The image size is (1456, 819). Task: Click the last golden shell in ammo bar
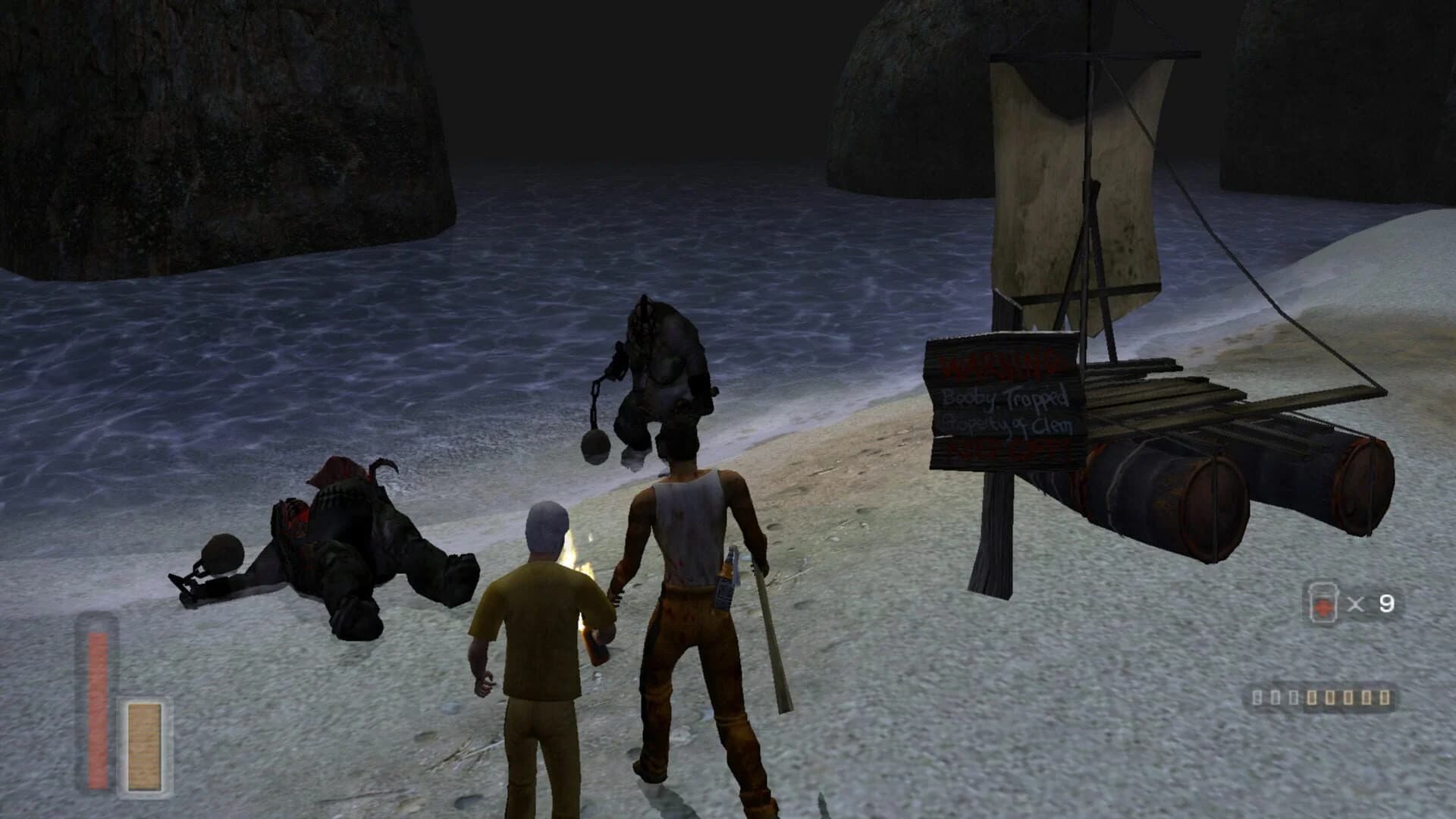[1384, 698]
